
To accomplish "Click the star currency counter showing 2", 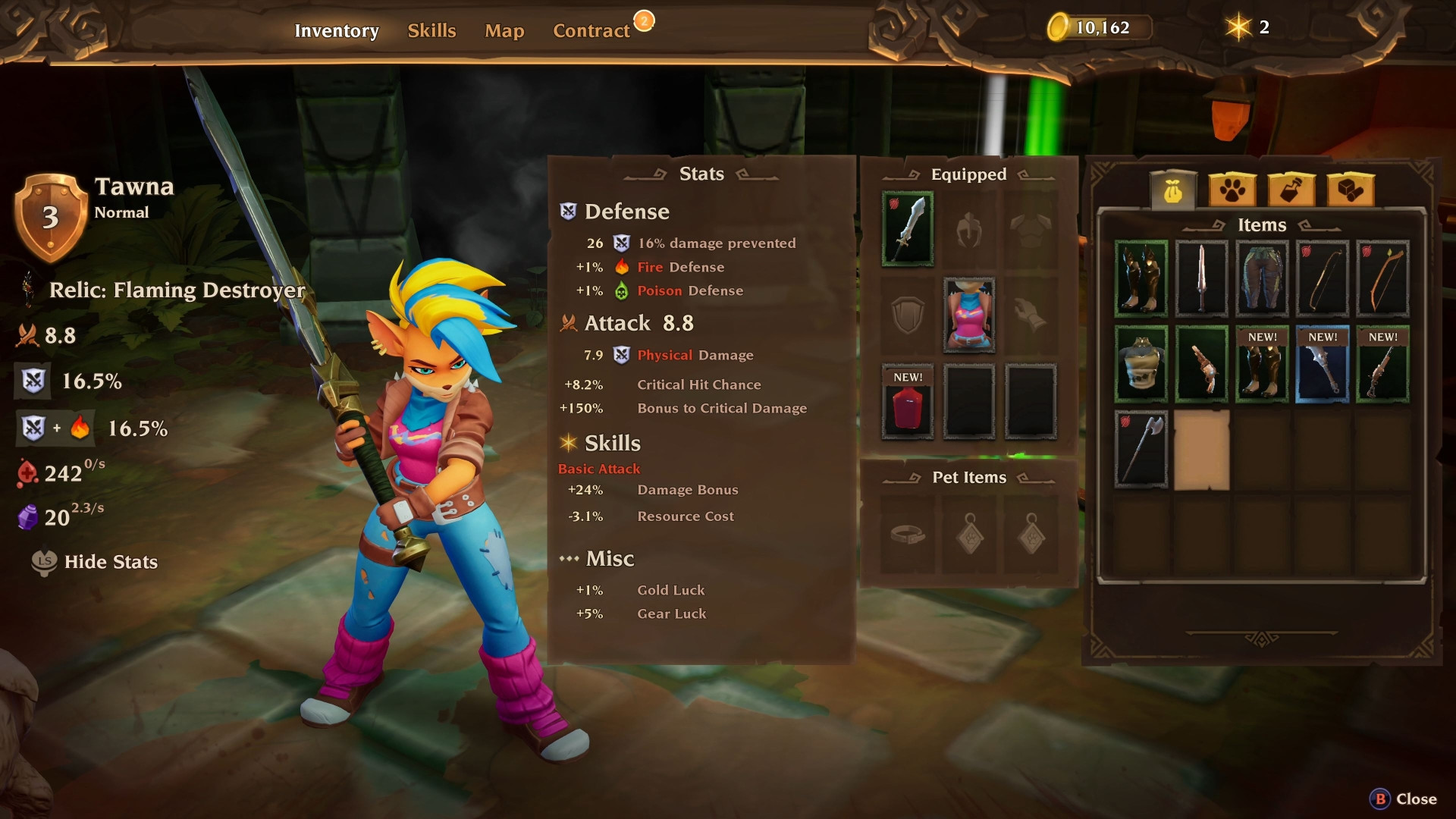I will click(x=1247, y=26).
